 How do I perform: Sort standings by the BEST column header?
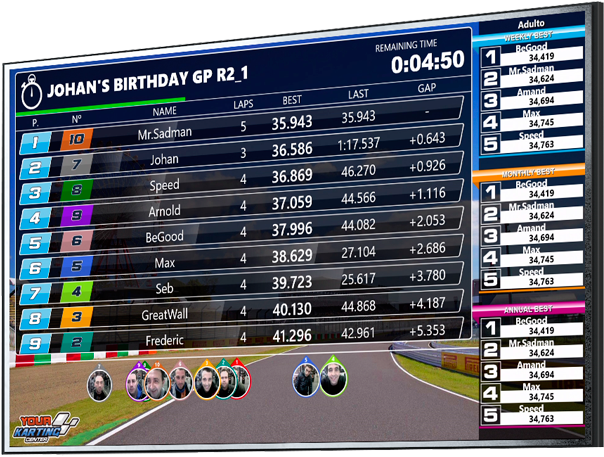pyautogui.click(x=292, y=100)
